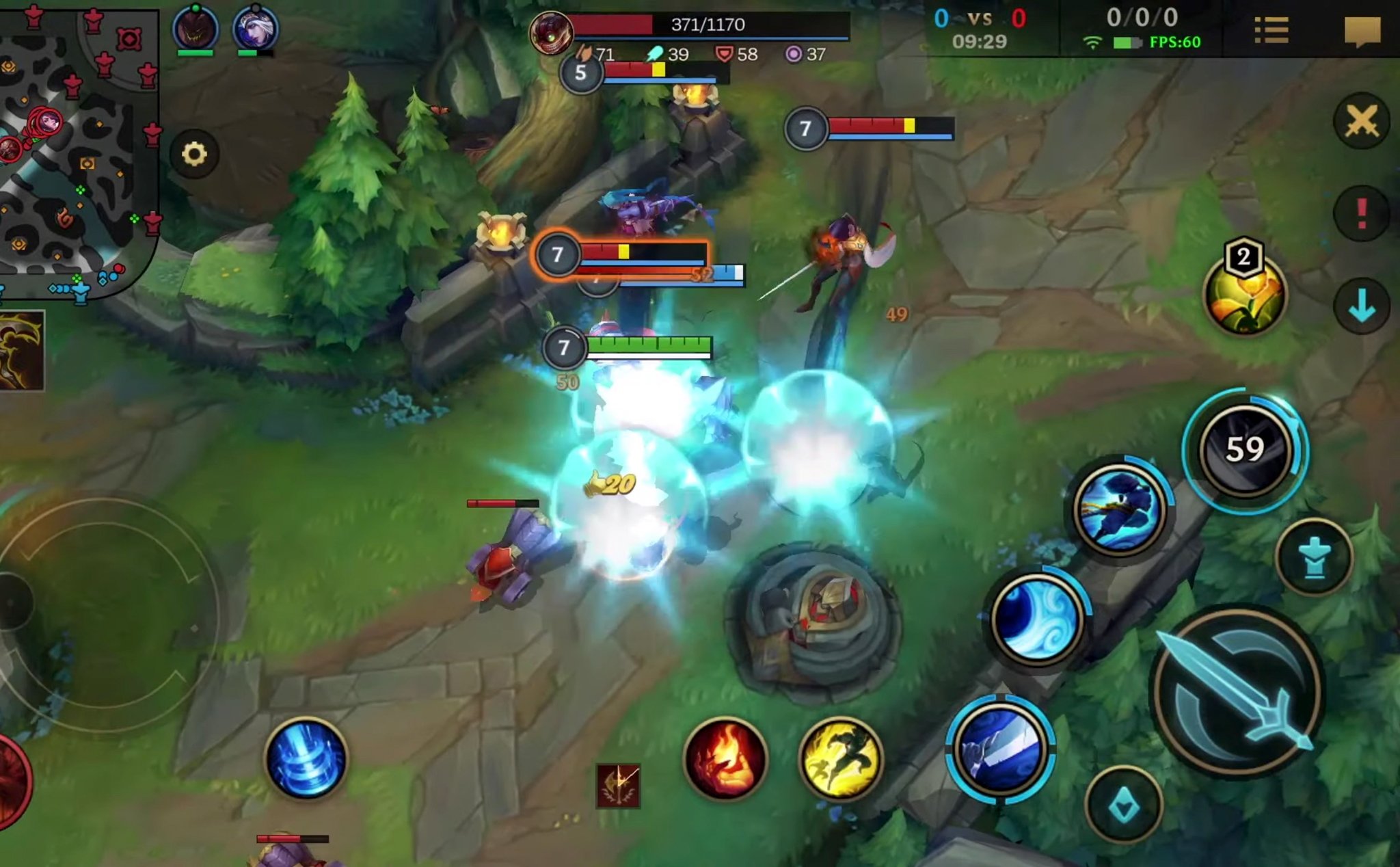Image resolution: width=1400 pixels, height=867 pixels.
Task: Tap the teal diamond button below abilities
Action: (x=1123, y=807)
